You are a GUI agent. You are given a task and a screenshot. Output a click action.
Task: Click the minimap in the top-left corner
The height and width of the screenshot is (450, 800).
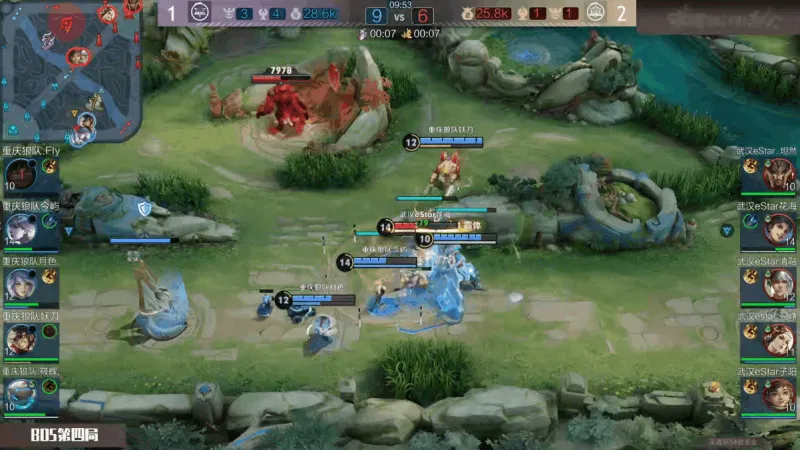(x=69, y=70)
